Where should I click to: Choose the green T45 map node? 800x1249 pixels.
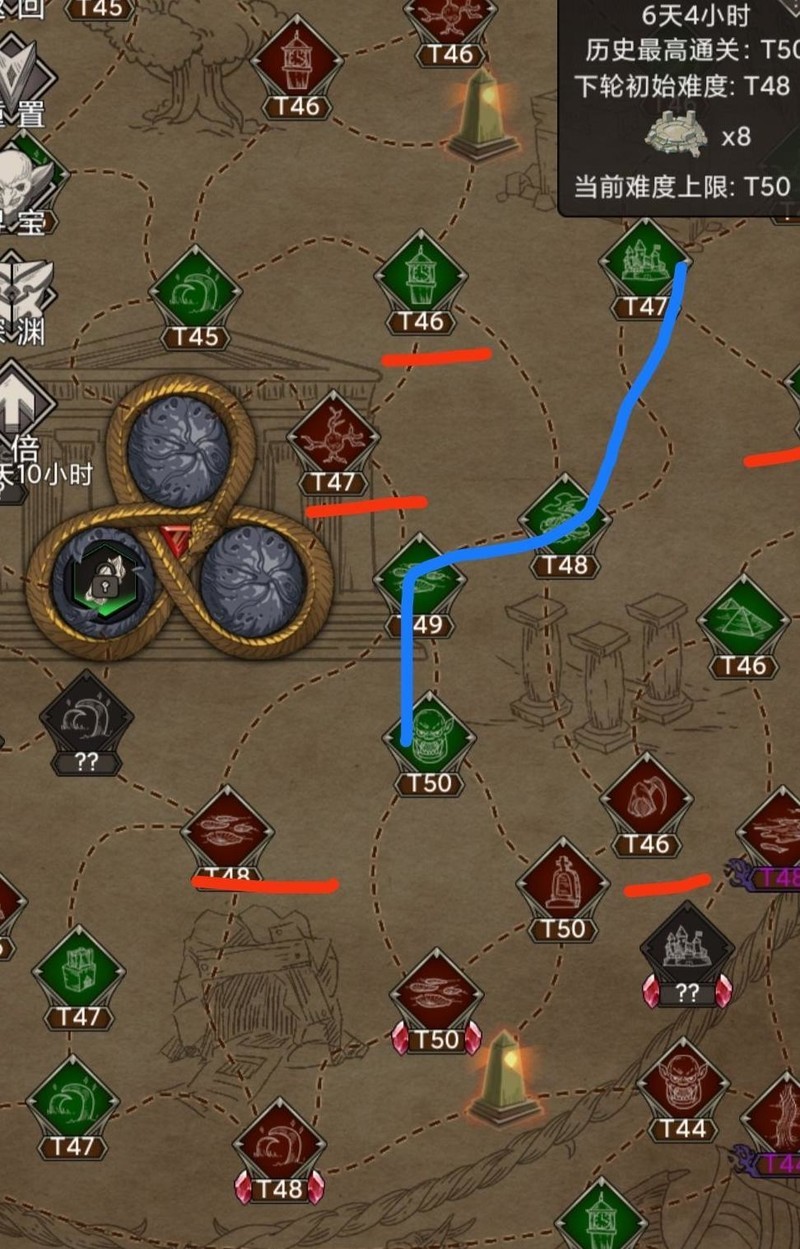tap(195, 293)
